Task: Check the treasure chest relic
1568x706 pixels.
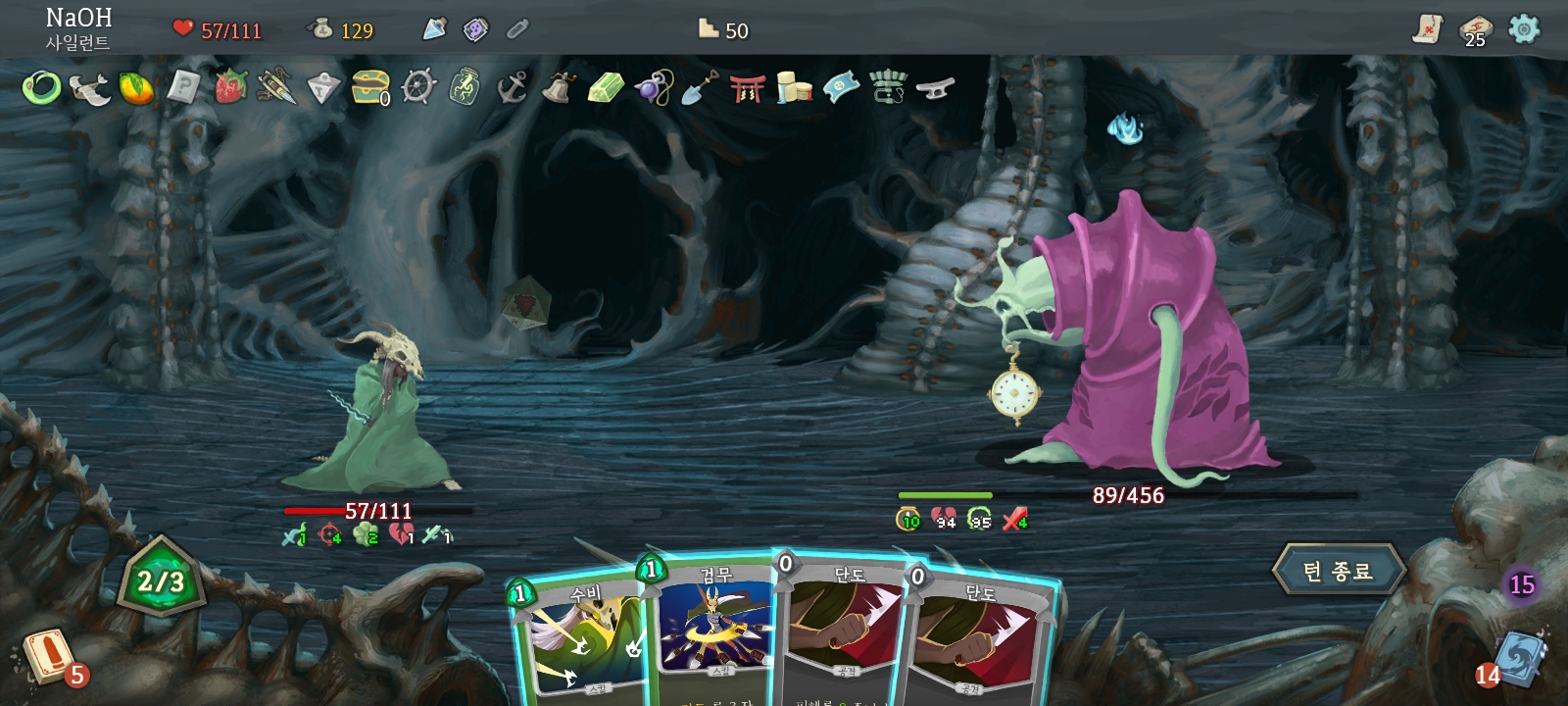Action: pos(370,87)
